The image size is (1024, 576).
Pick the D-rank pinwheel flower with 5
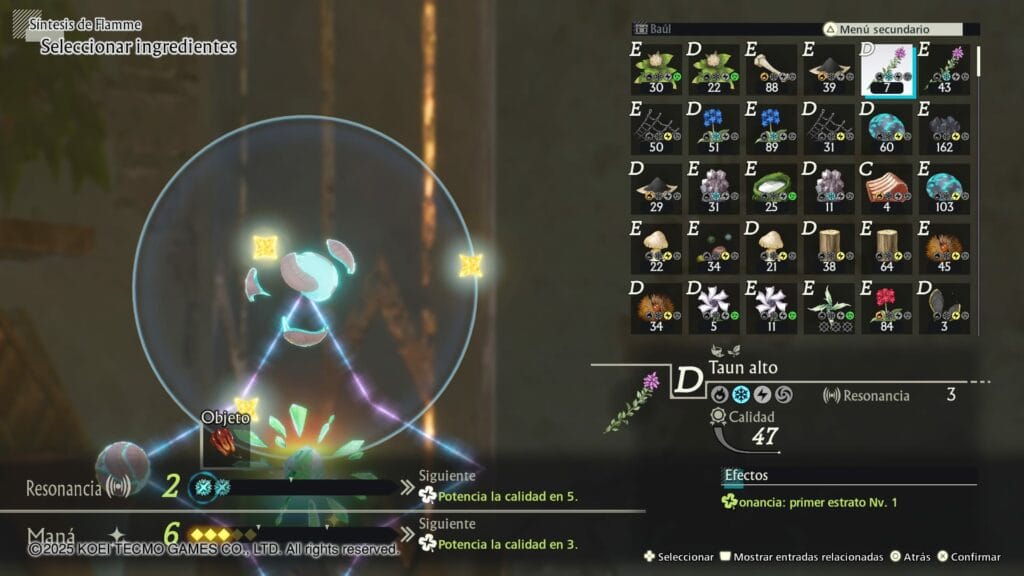[713, 308]
